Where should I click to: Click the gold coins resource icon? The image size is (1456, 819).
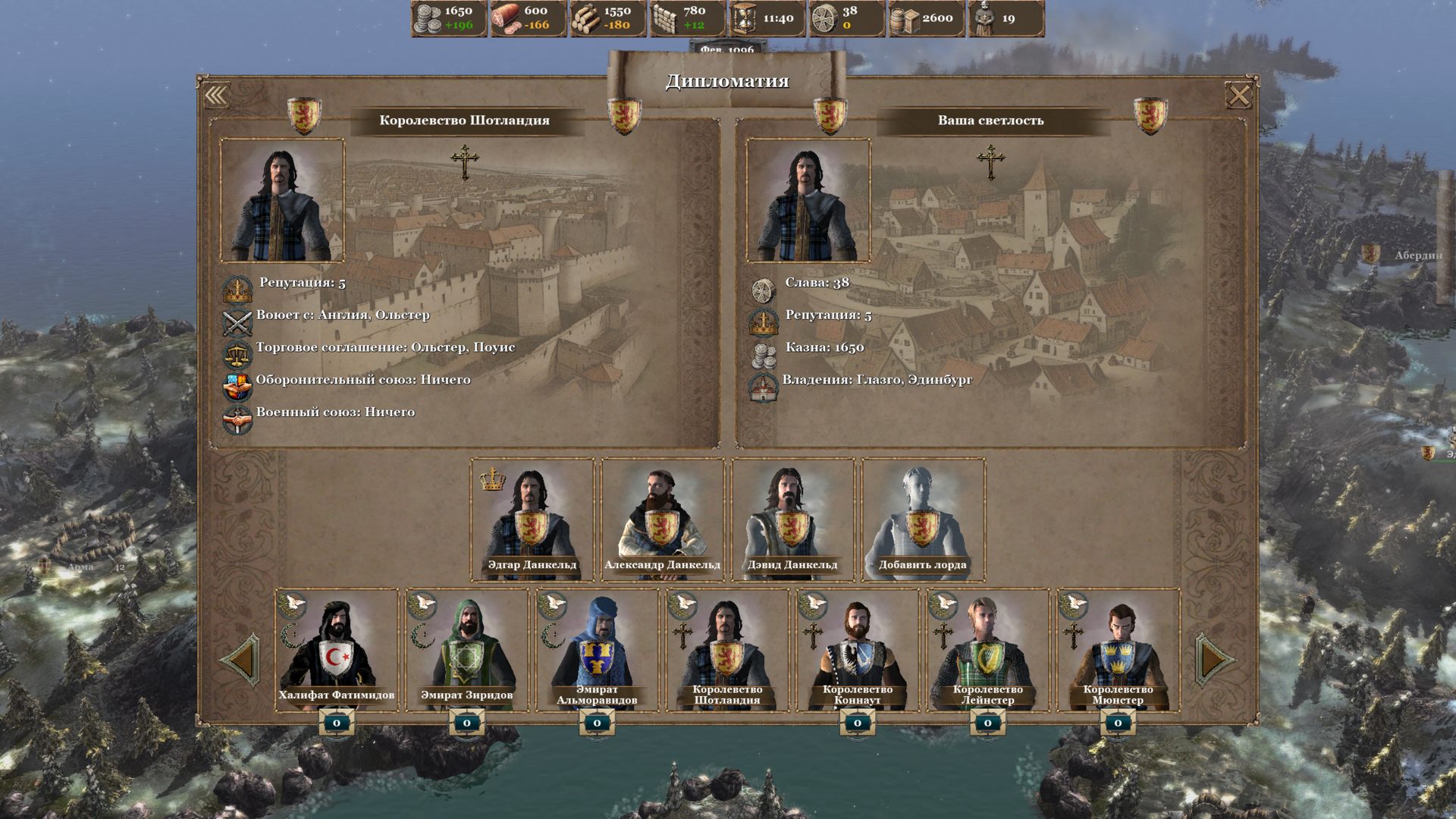[429, 18]
